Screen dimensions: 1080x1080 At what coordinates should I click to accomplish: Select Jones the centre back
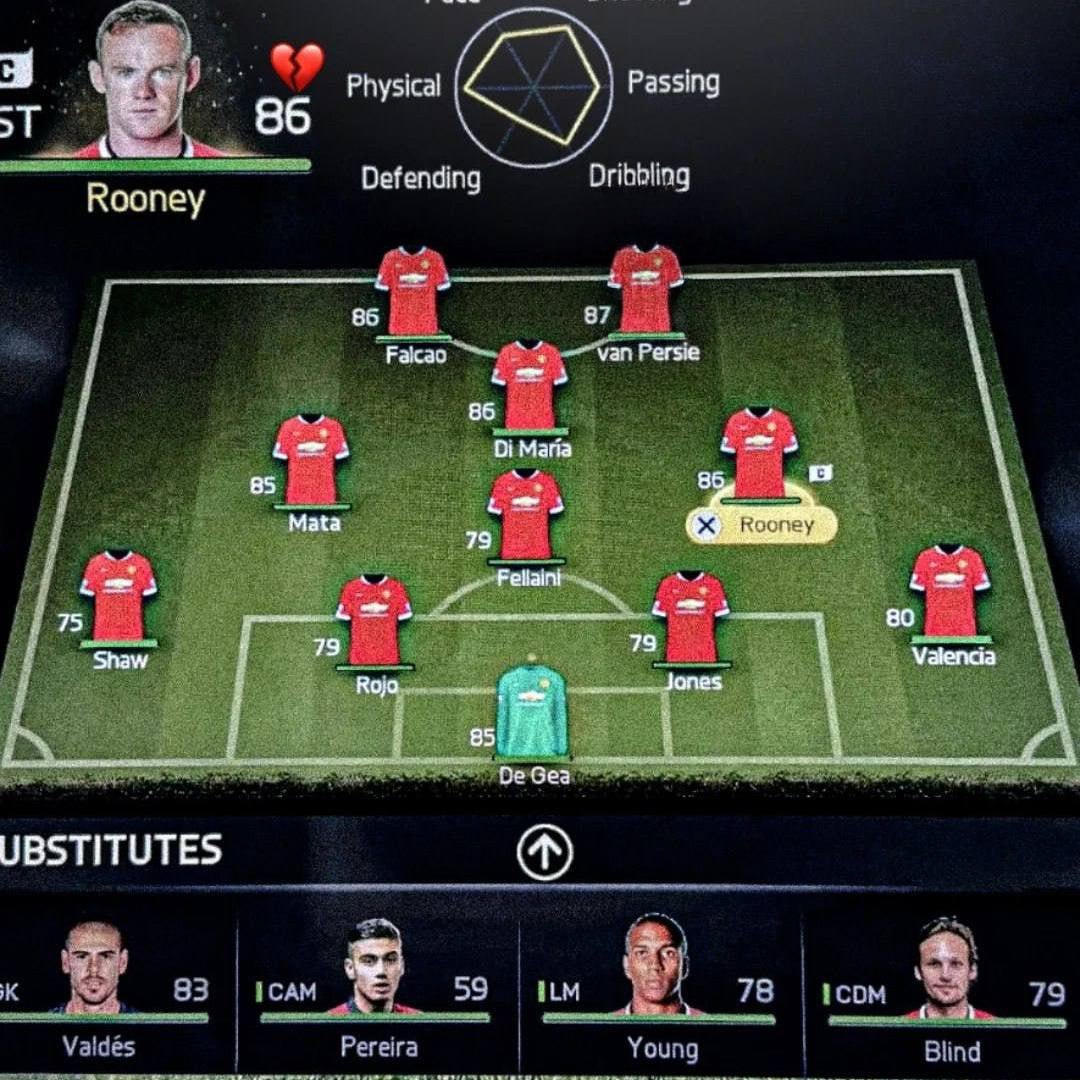coord(690,617)
